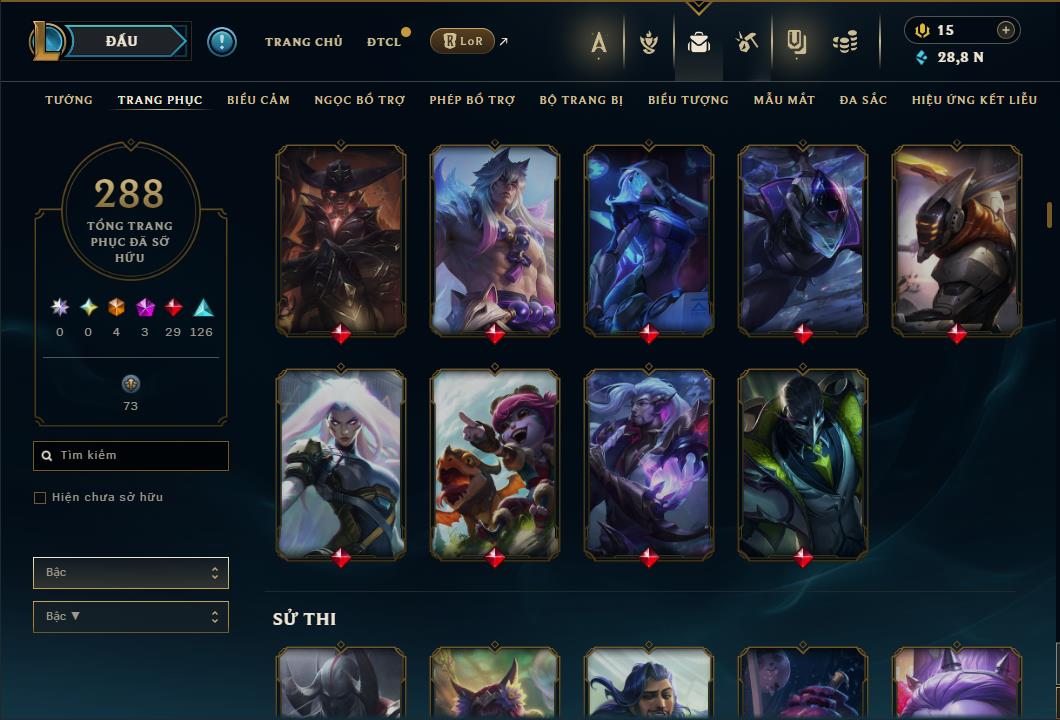Open the loot coins stack icon
This screenshot has width=1060, height=720.
click(x=845, y=42)
